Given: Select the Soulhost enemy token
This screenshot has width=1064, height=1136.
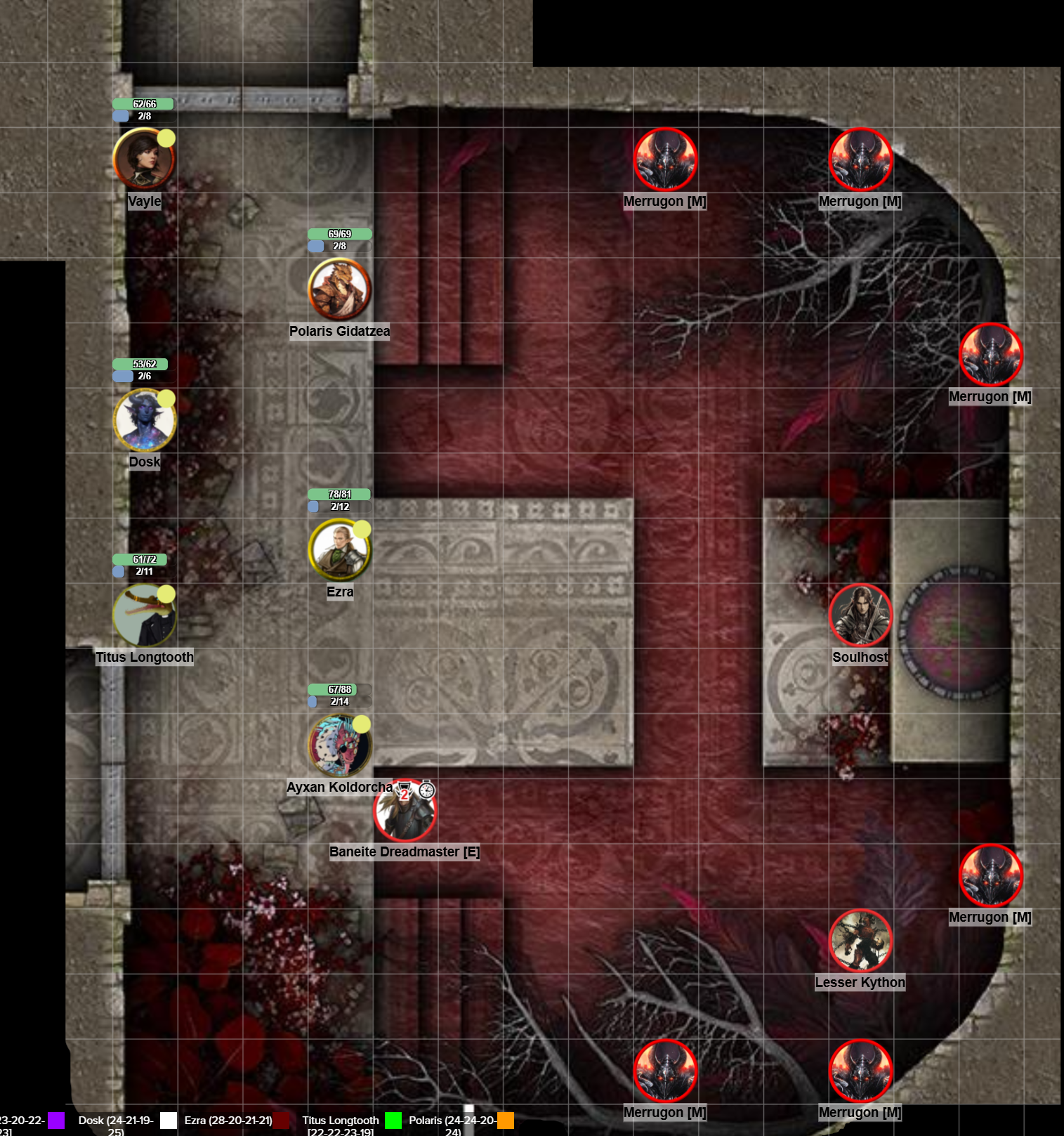Looking at the screenshot, I should (862, 616).
